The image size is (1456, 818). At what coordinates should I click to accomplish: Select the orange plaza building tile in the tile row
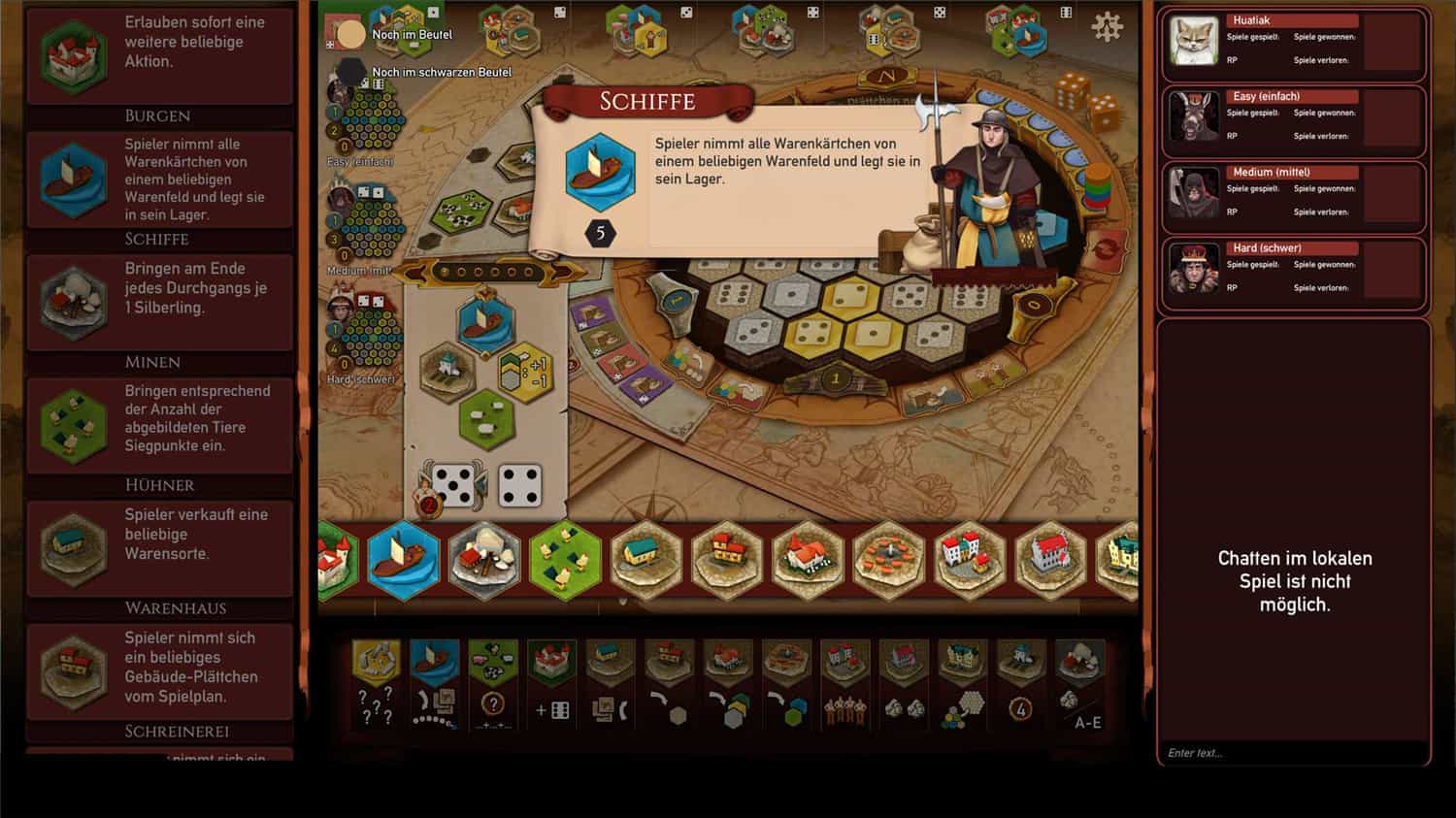pyautogui.click(x=888, y=560)
